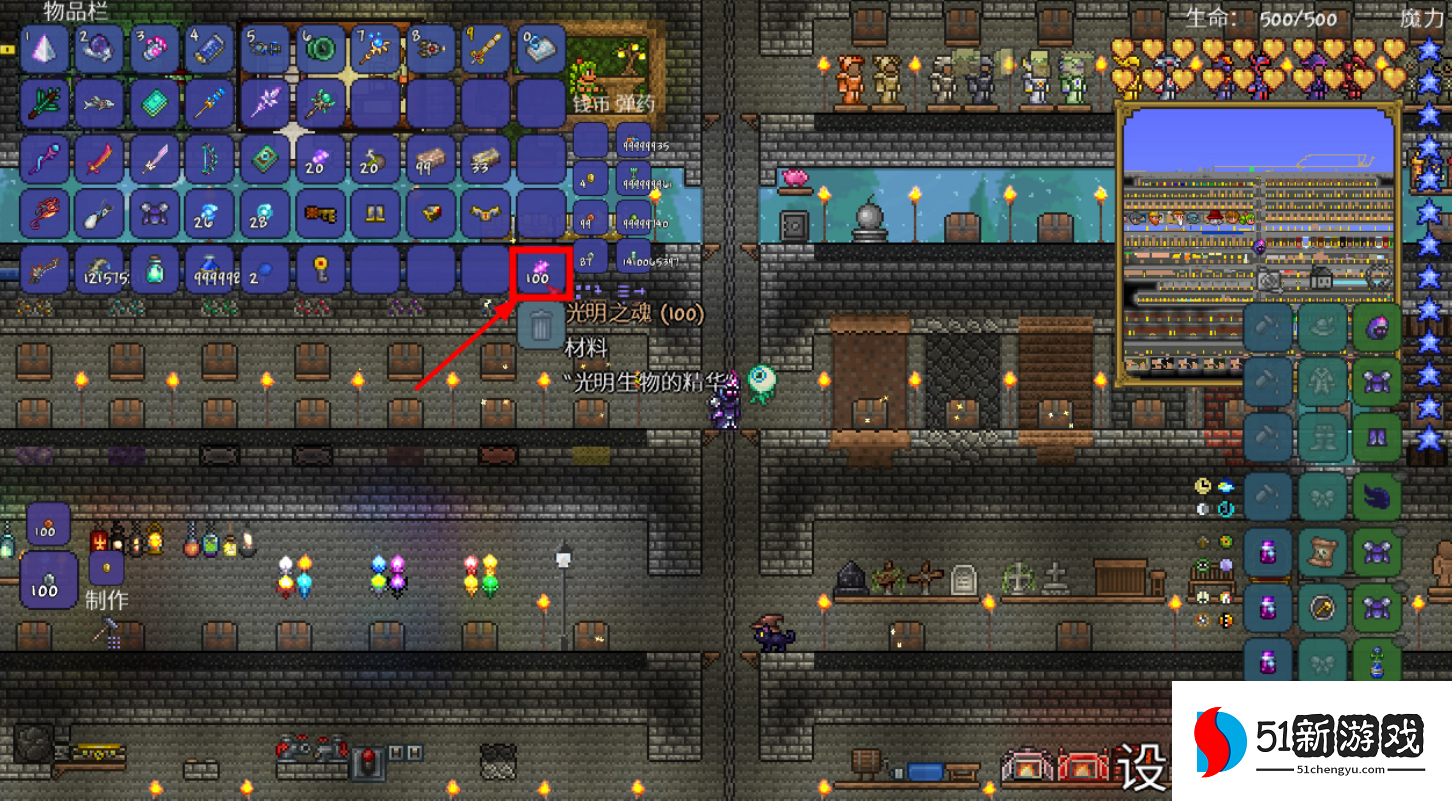Craft the gray item with count 100
1452x801 pixels.
(48, 580)
